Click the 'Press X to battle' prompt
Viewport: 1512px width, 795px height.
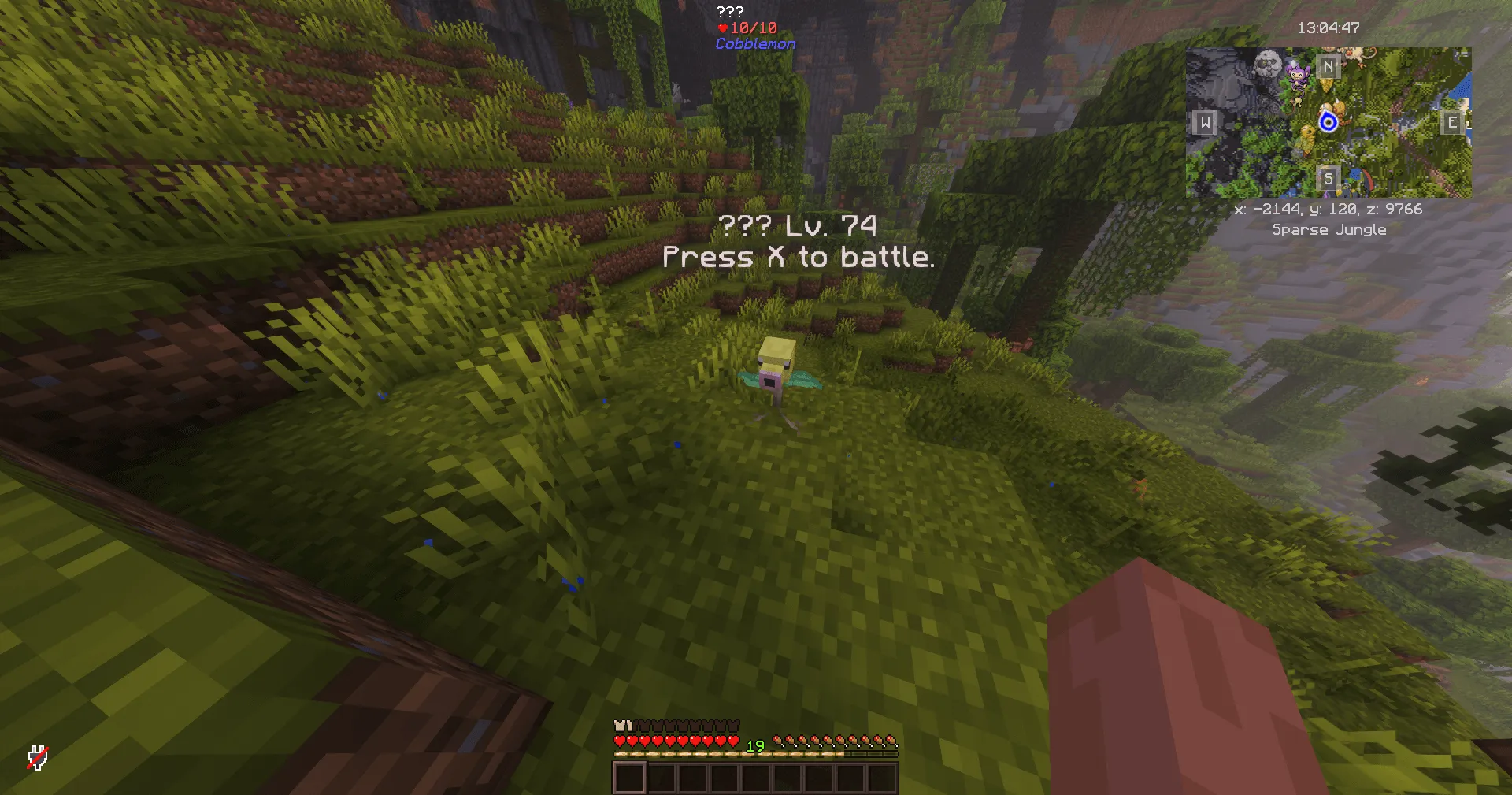click(x=798, y=257)
